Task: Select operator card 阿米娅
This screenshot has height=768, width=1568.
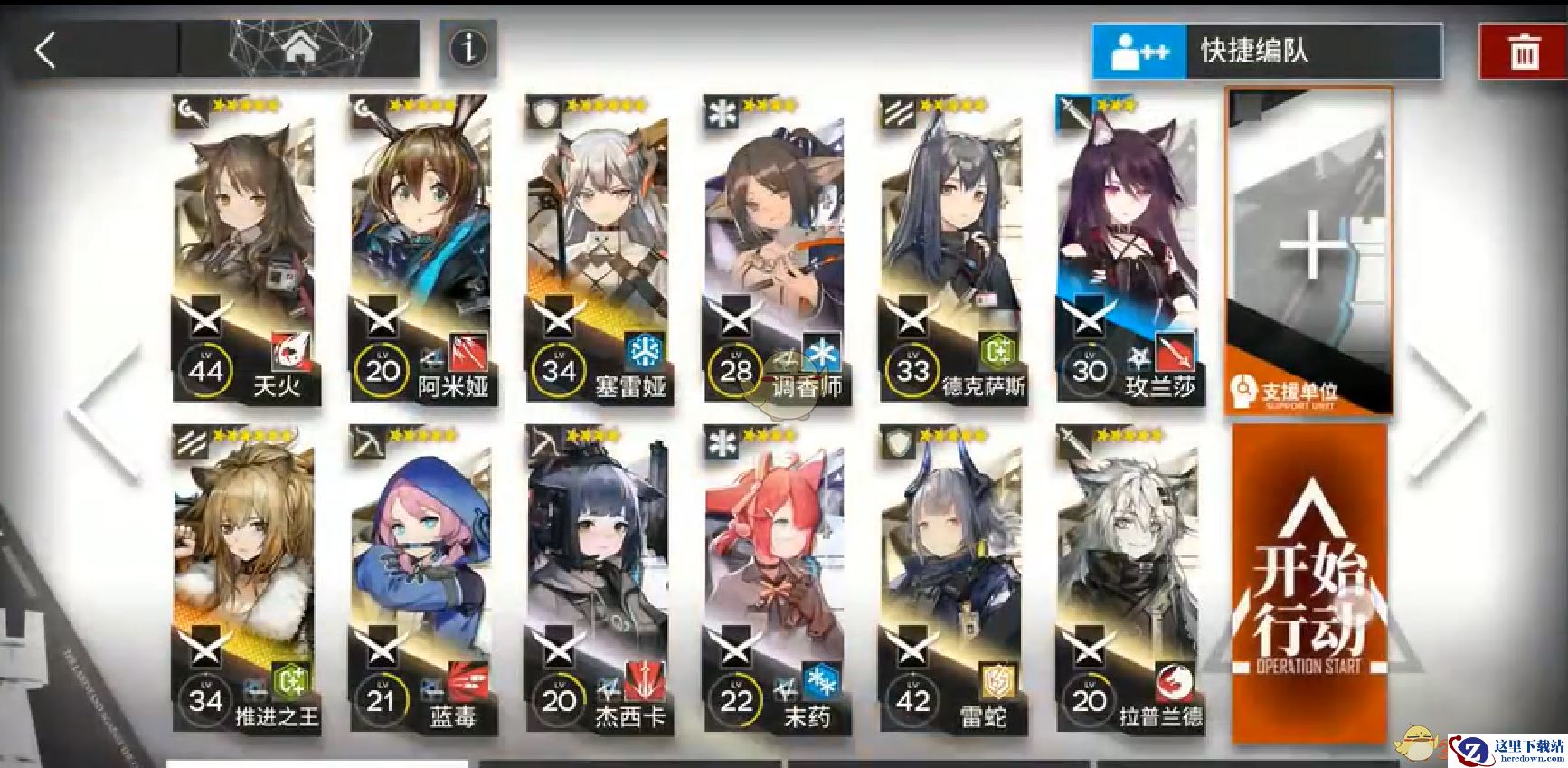Action: coord(420,249)
